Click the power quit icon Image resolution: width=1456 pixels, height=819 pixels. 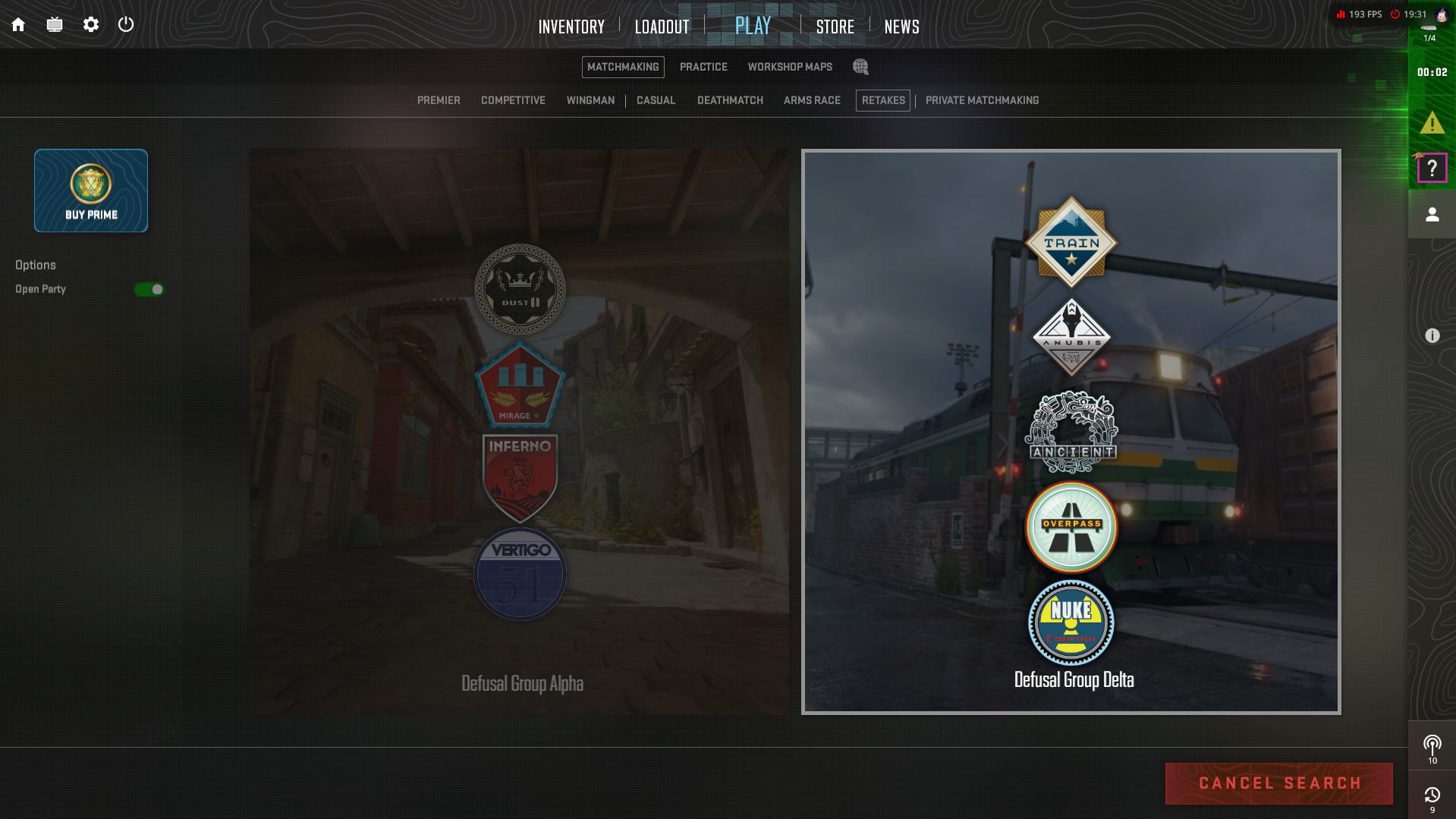[x=126, y=25]
